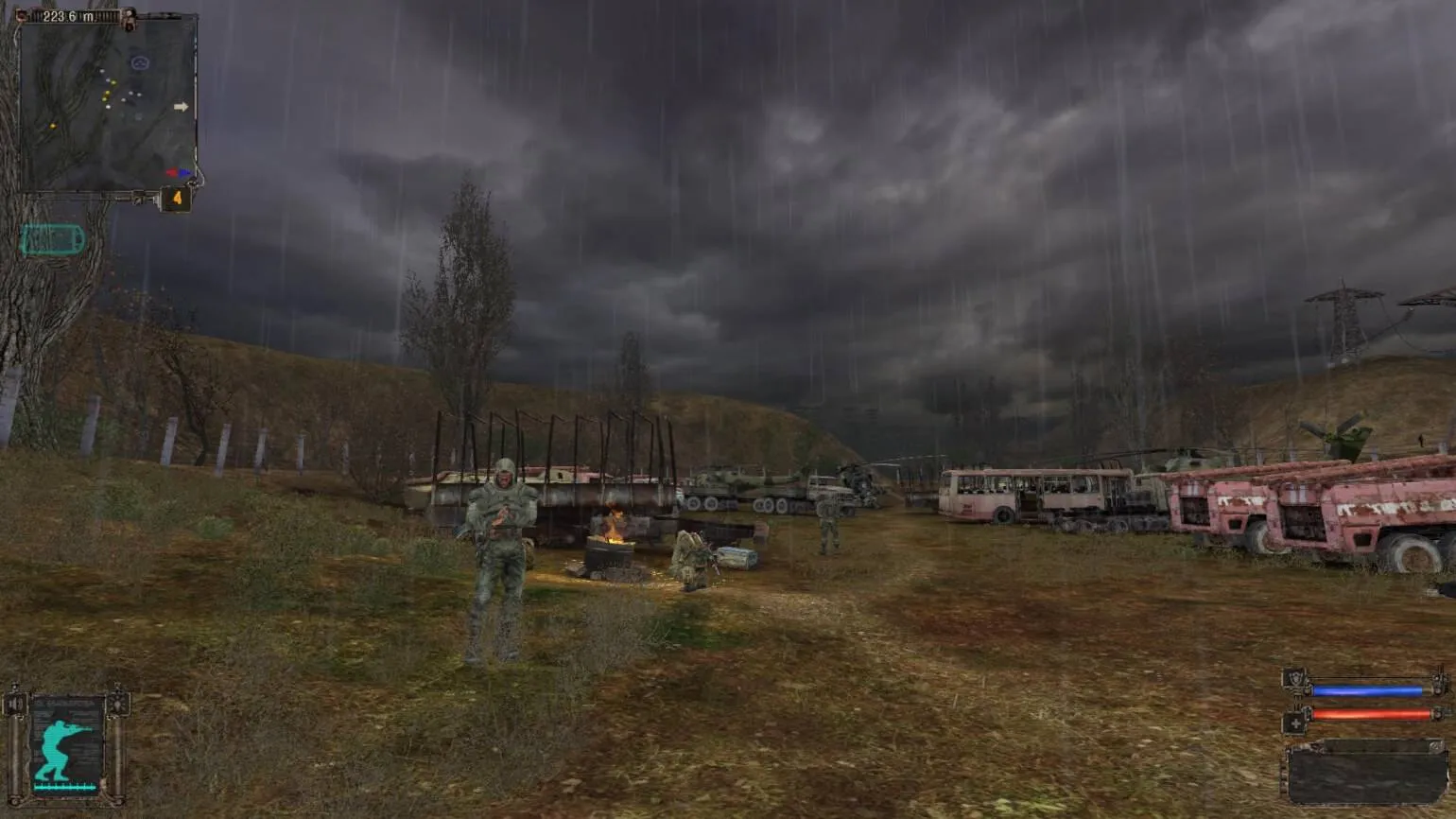The height and width of the screenshot is (819, 1456).
Task: Select the cyan handheld device icon
Action: (x=53, y=240)
